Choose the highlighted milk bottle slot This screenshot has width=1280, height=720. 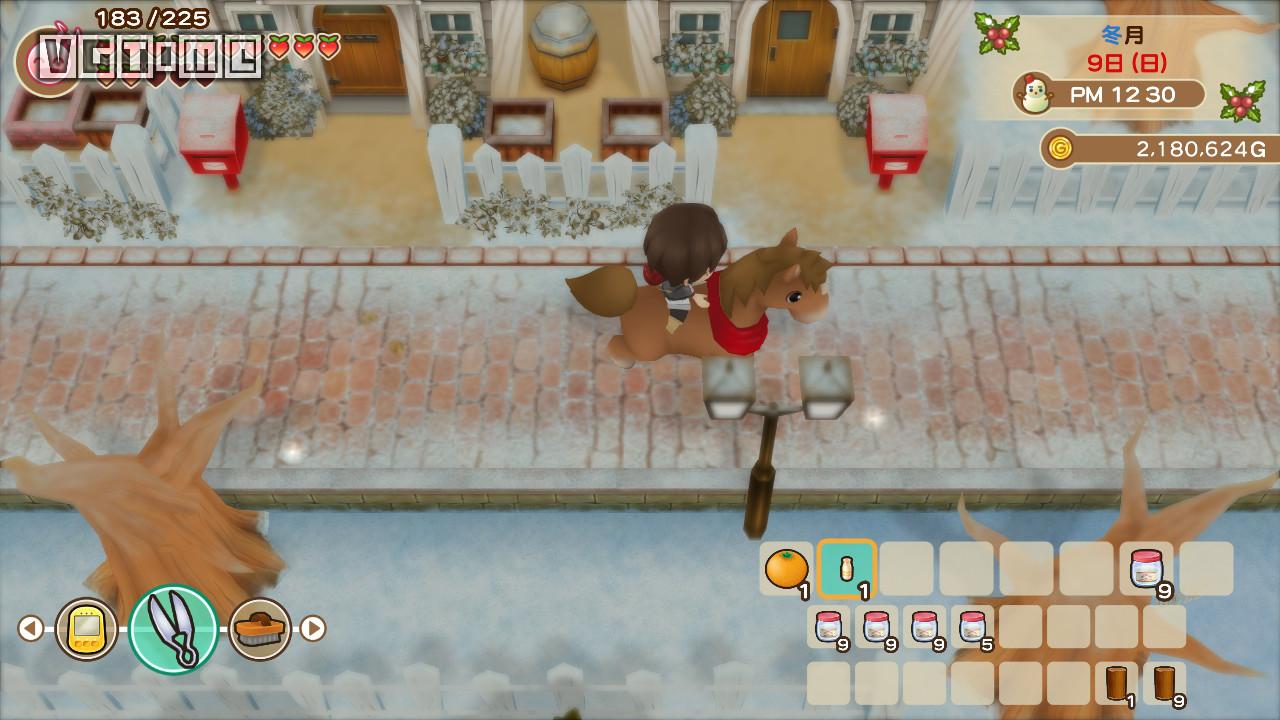pyautogui.click(x=846, y=569)
